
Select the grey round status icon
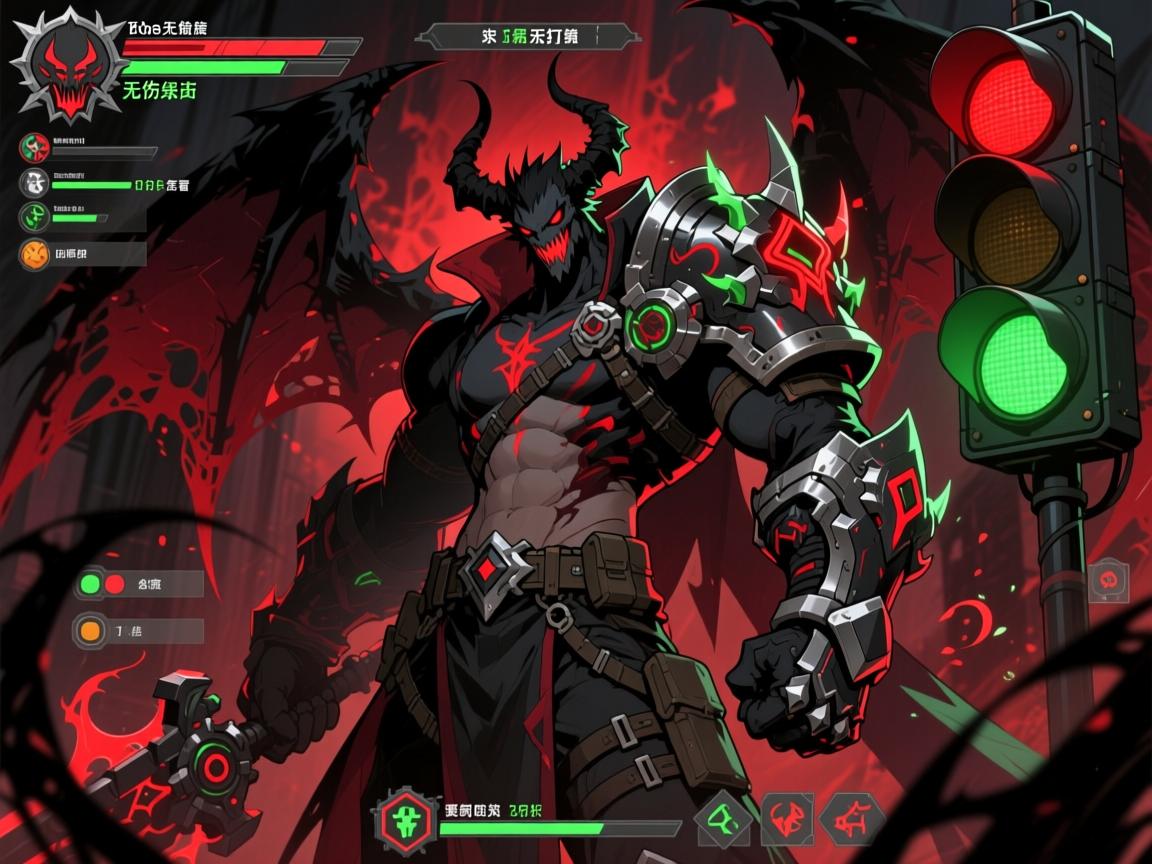(34, 183)
